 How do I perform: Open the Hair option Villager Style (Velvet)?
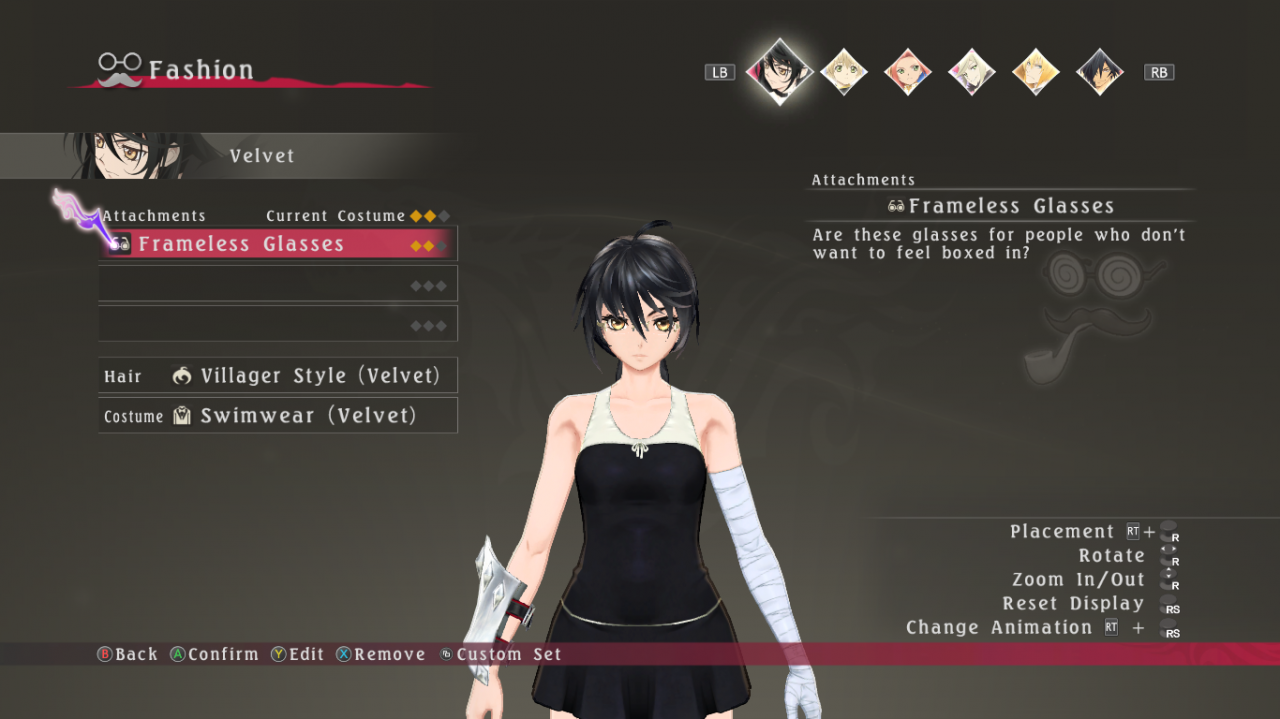[278, 376]
